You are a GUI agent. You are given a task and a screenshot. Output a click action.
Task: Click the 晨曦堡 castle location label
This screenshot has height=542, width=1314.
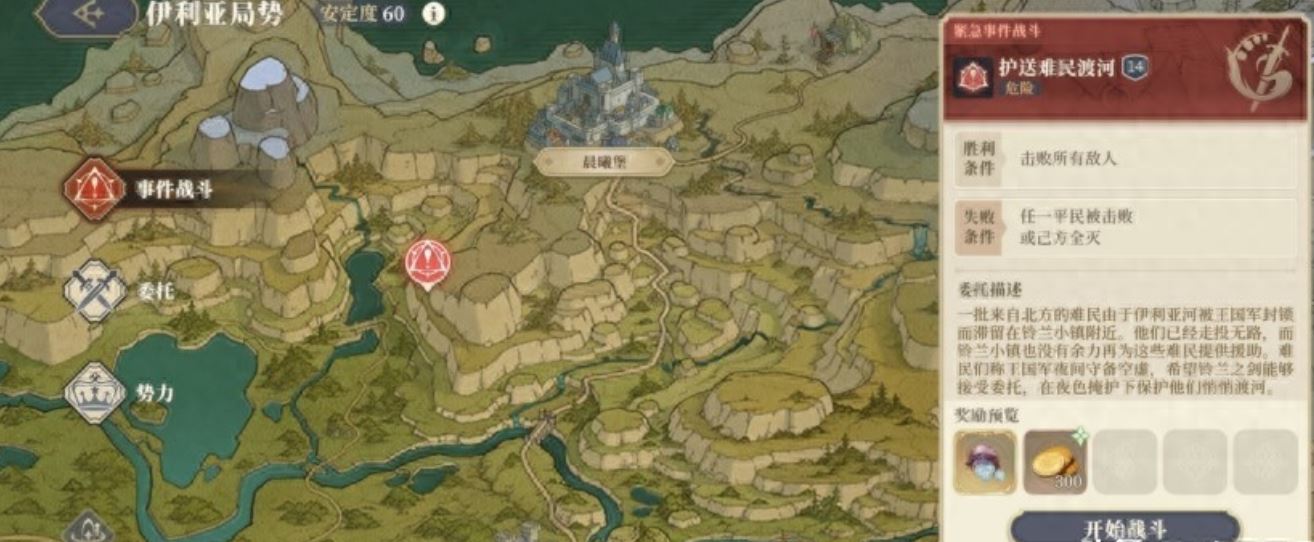(x=603, y=162)
